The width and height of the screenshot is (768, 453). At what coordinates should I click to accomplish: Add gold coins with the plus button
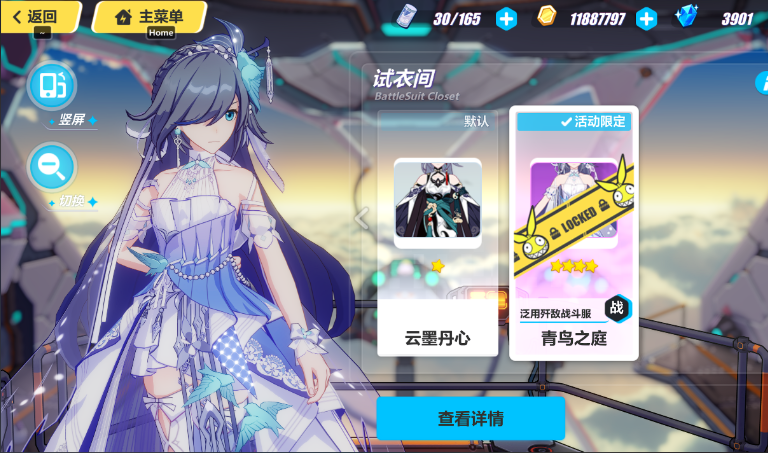point(647,18)
